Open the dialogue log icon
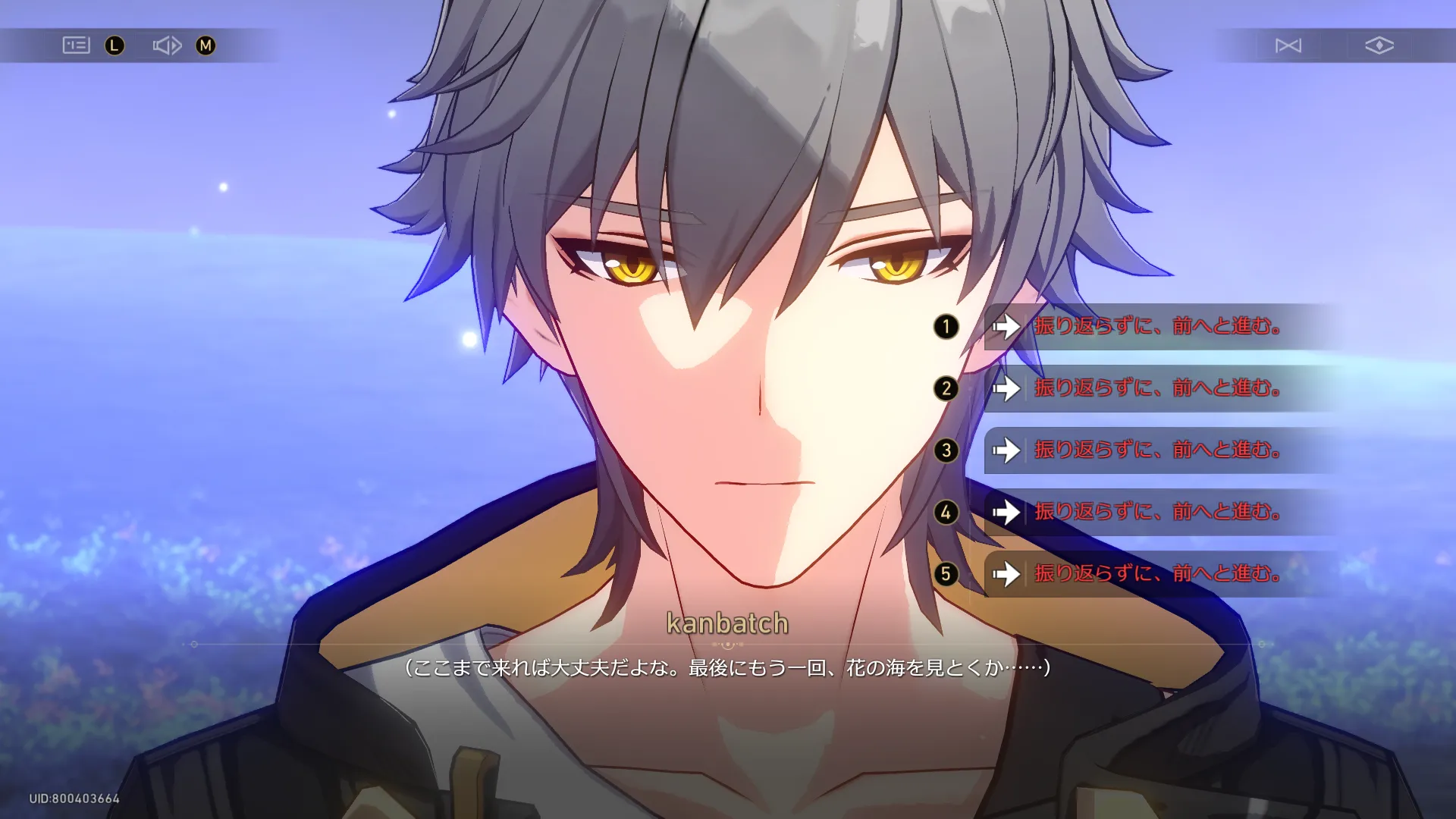 [76, 45]
